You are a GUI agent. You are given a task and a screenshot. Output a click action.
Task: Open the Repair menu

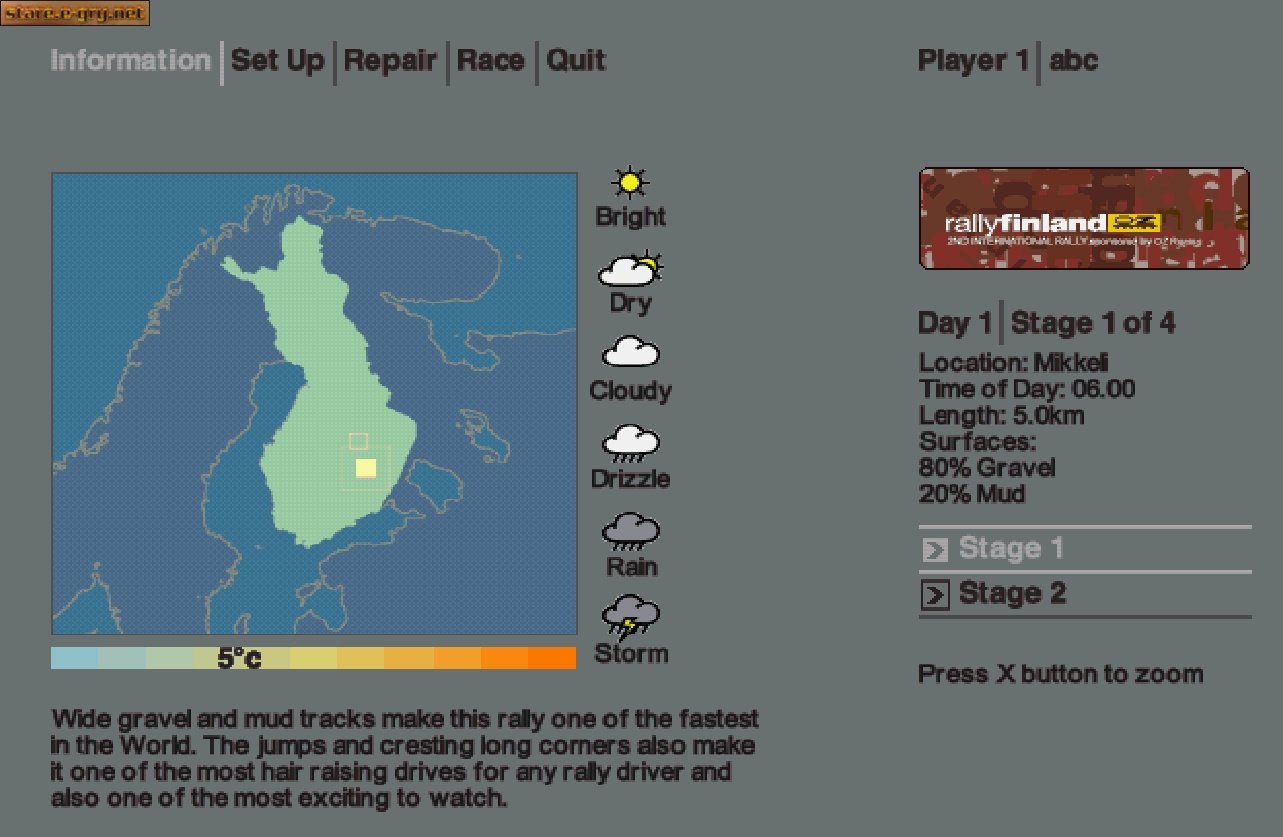390,61
